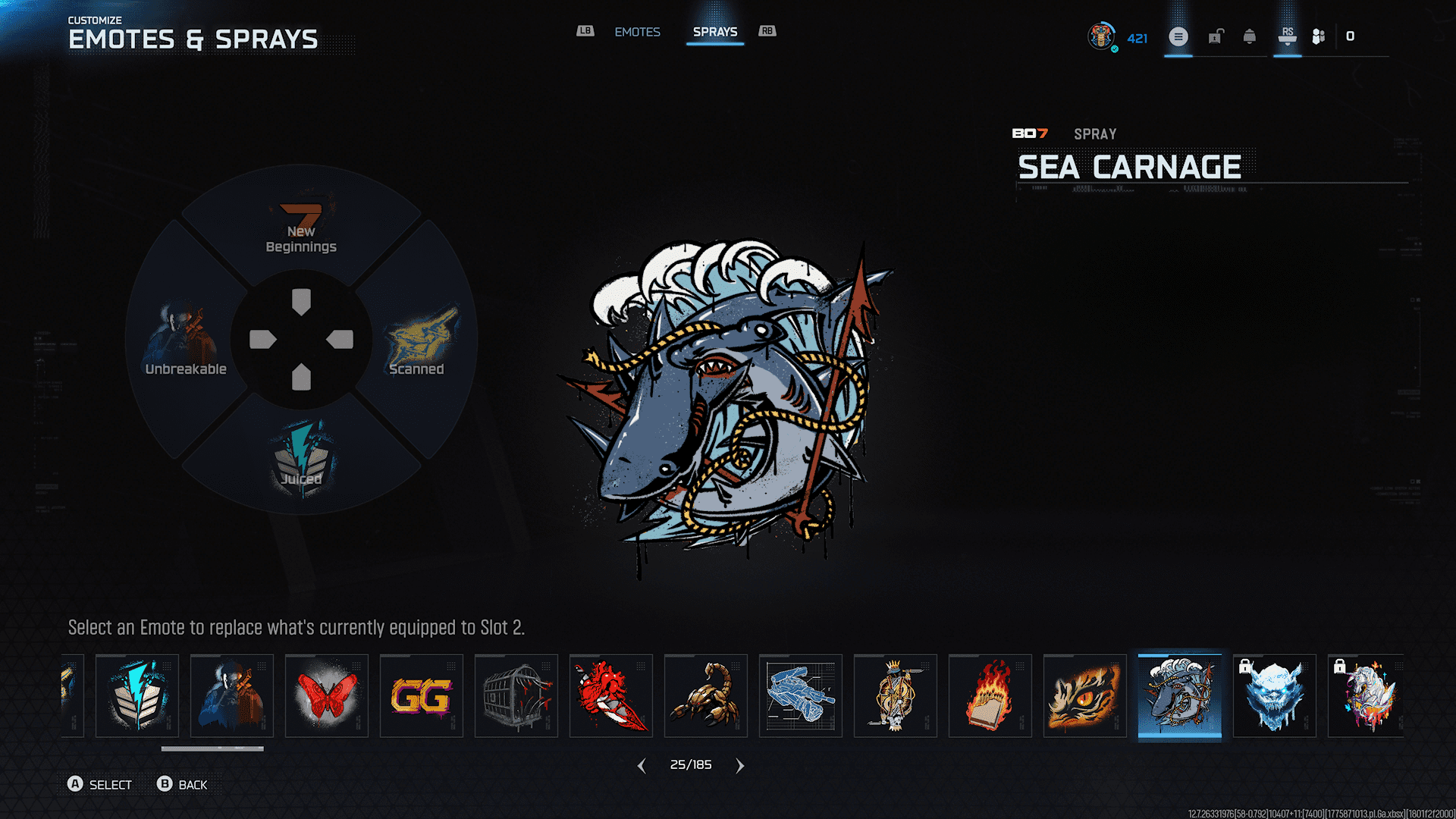Select the red butterfly spray thumbnail
1456x819 pixels.
point(327,695)
